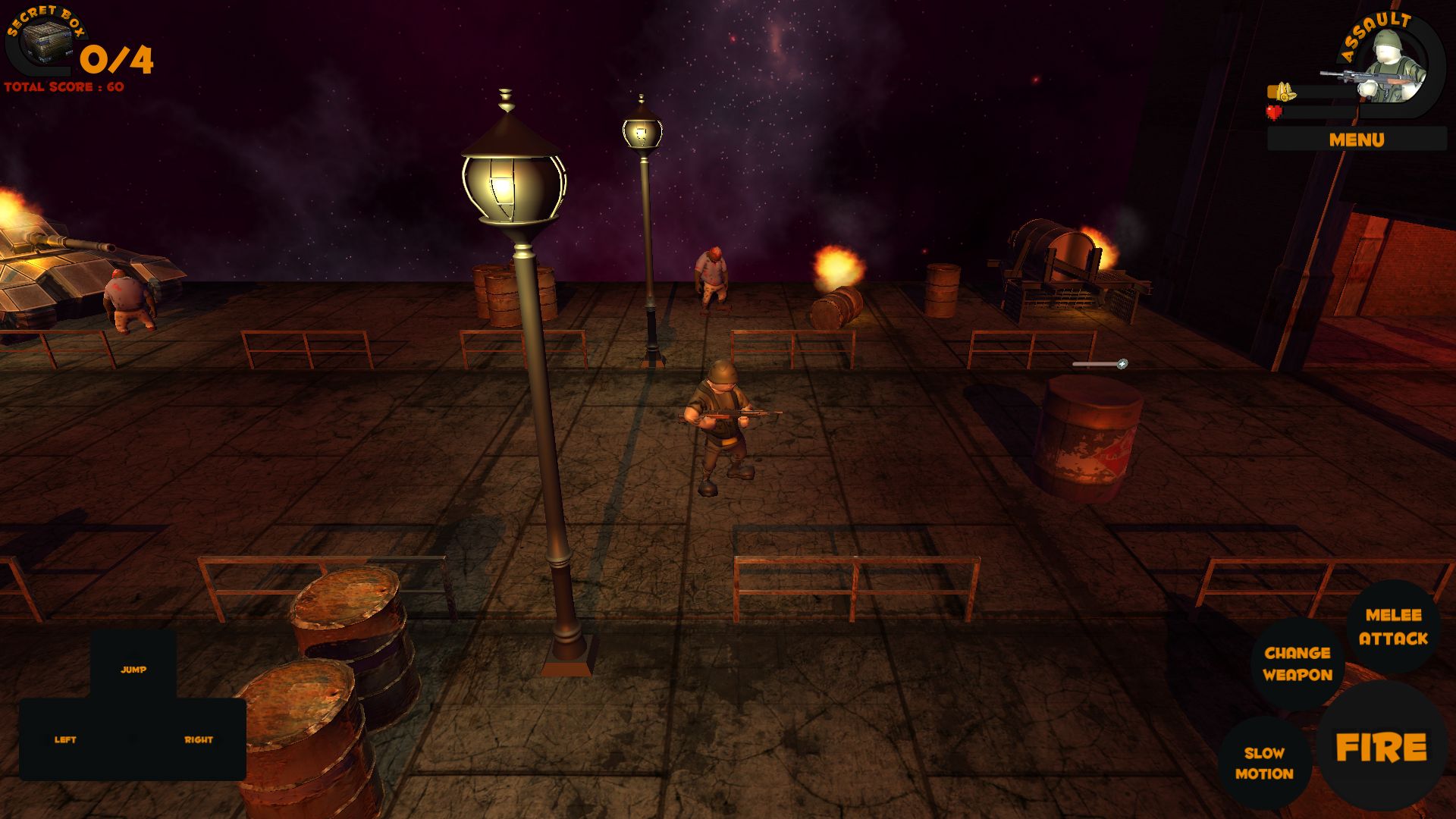The width and height of the screenshot is (1456, 819).
Task: Move using the Left control
Action: [66, 739]
